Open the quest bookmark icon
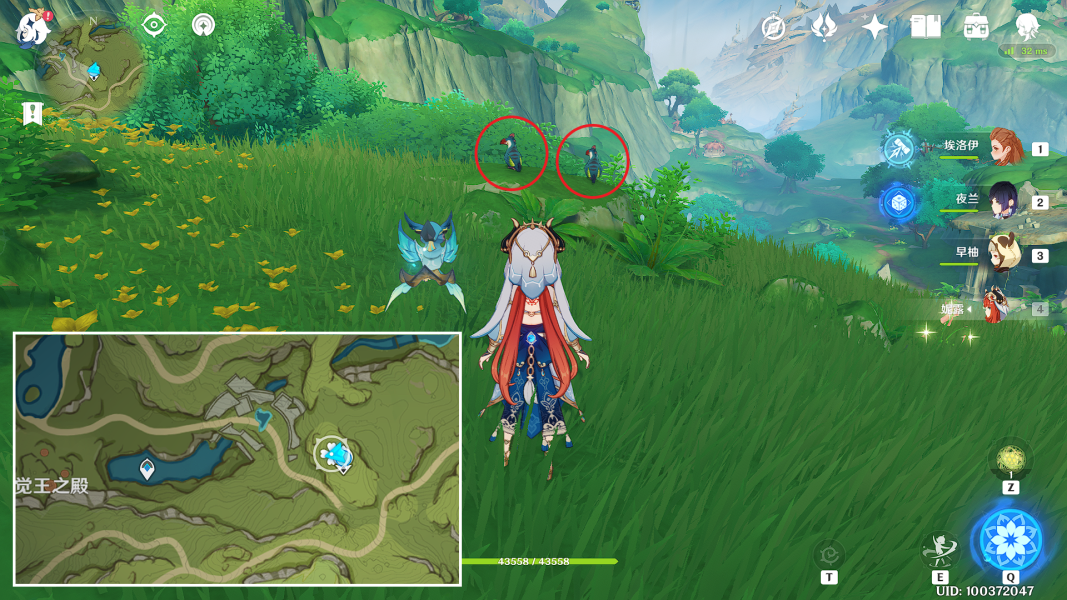Viewport: 1067px width, 600px height. pyautogui.click(x=31, y=113)
